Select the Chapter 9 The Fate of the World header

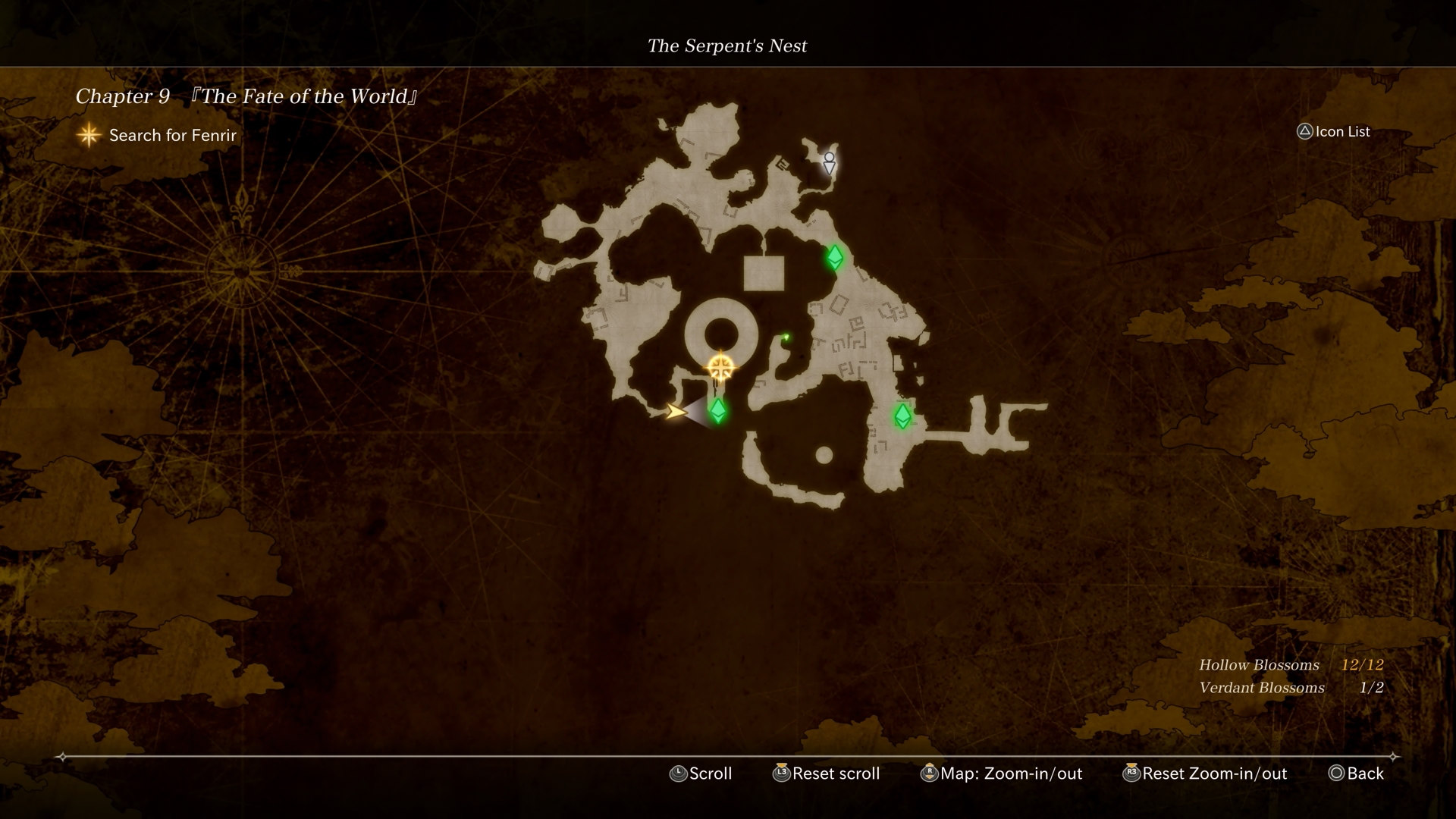pos(246,96)
